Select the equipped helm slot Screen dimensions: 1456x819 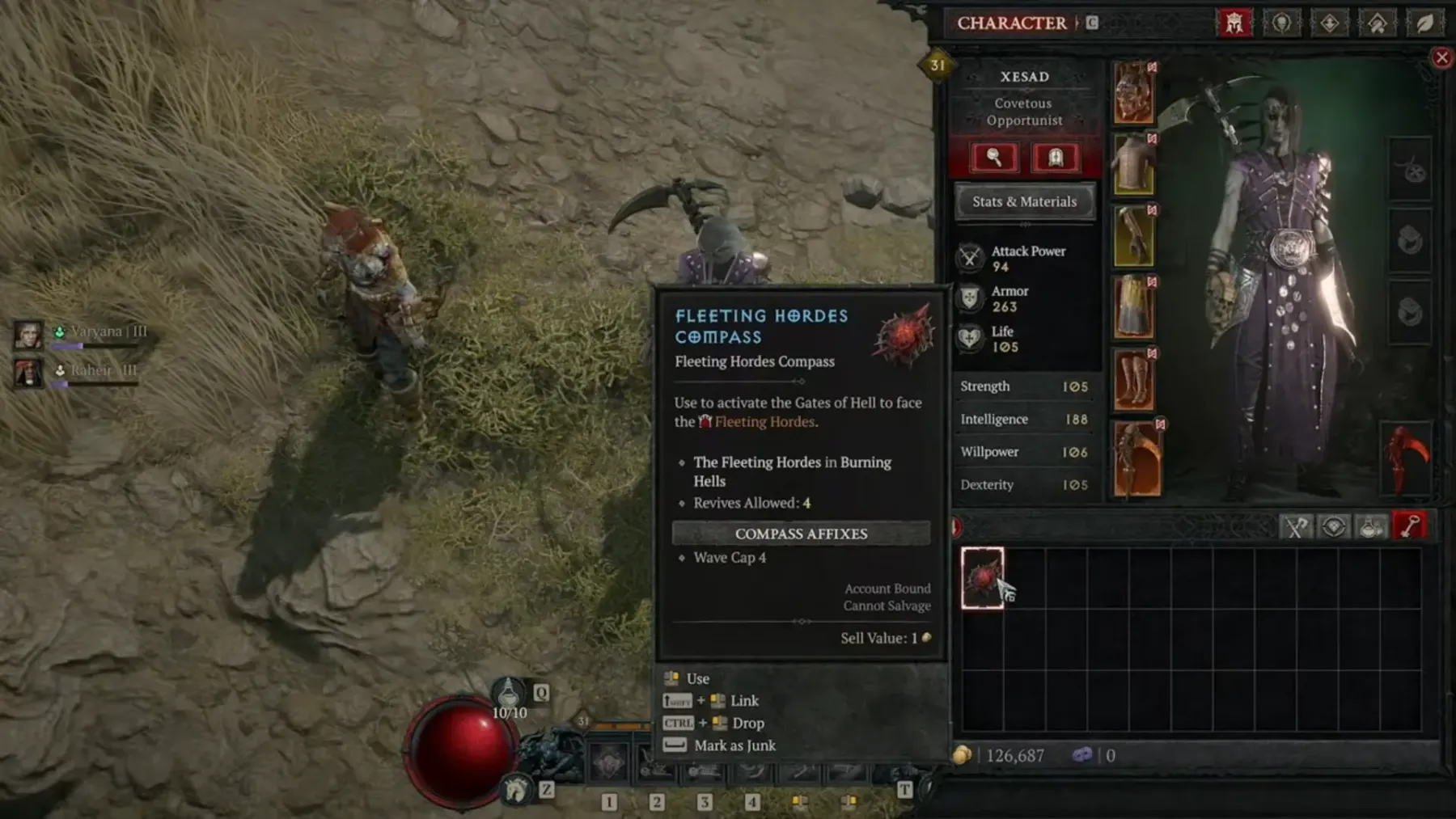click(x=1133, y=92)
